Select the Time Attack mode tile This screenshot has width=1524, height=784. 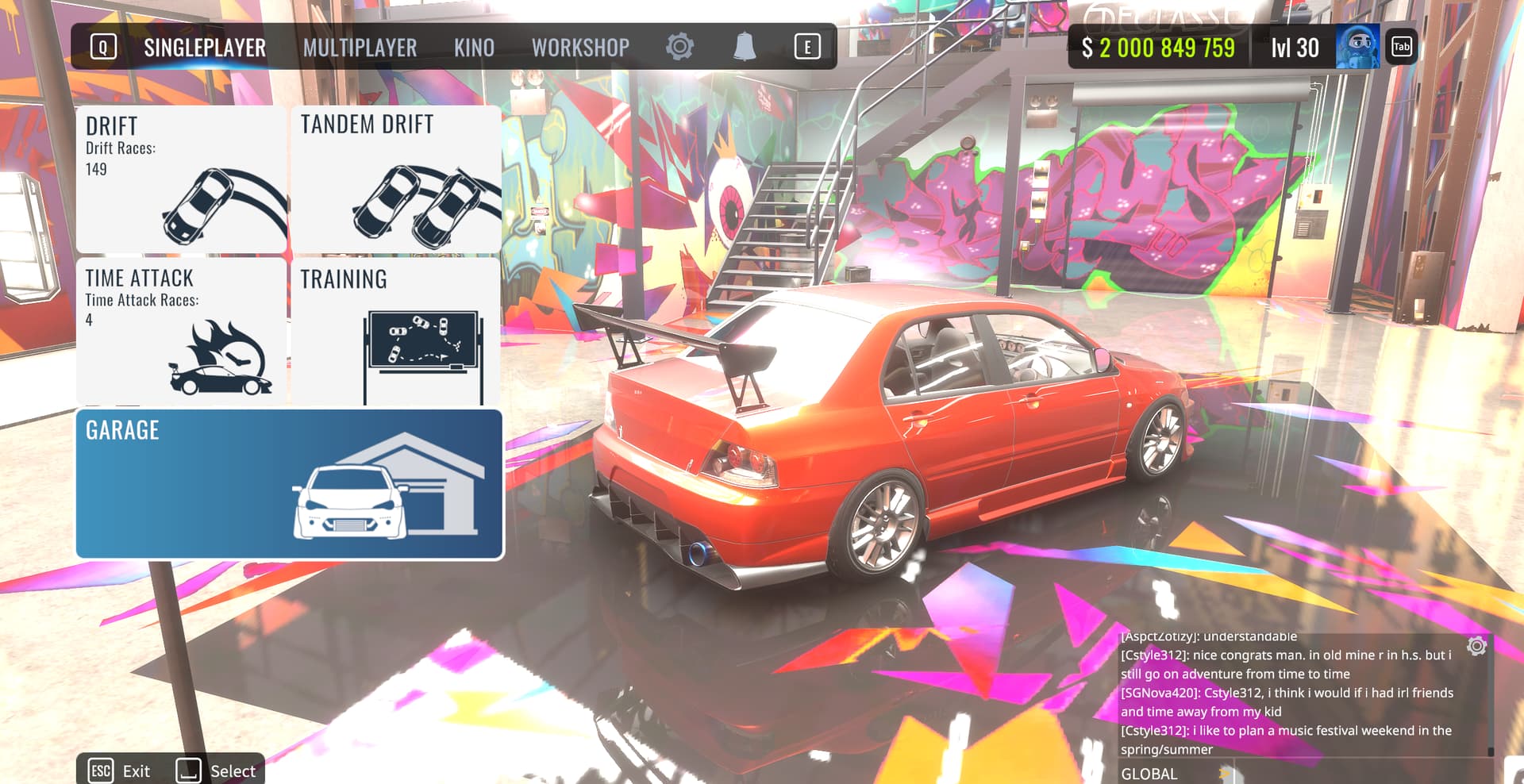181,331
